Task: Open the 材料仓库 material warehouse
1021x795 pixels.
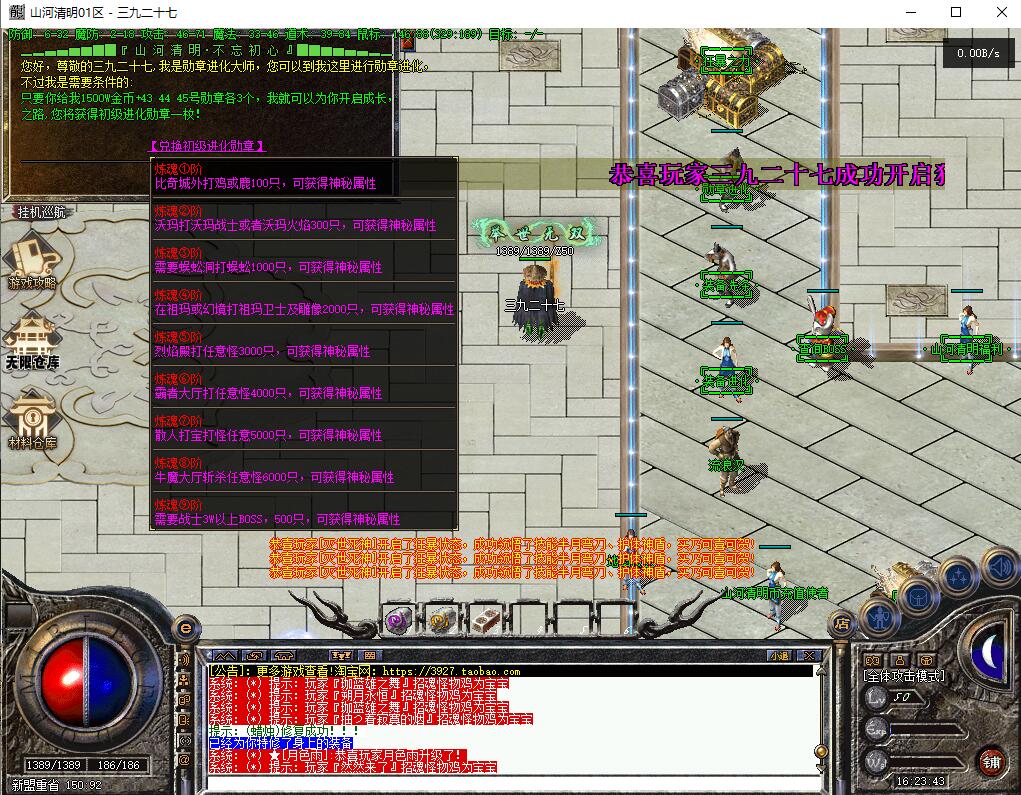Action: pos(32,422)
